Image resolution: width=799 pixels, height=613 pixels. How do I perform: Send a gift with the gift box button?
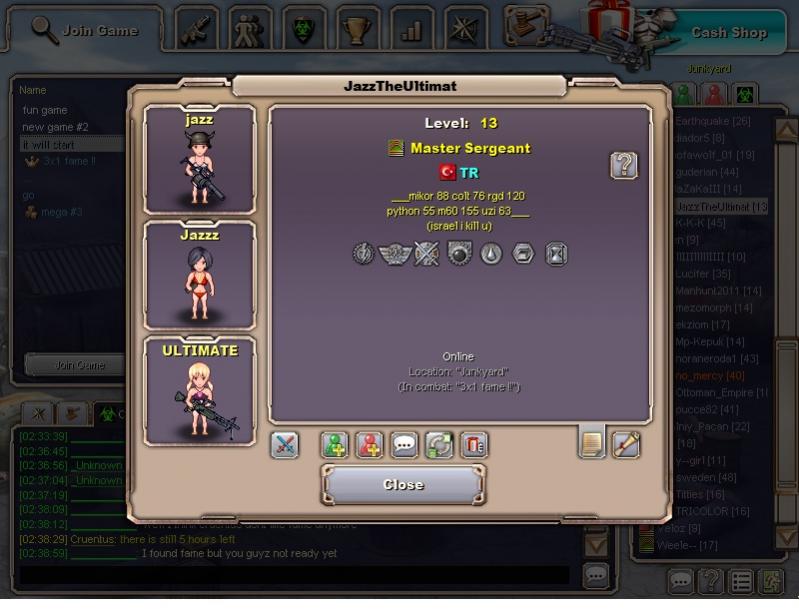pyautogui.click(x=474, y=445)
